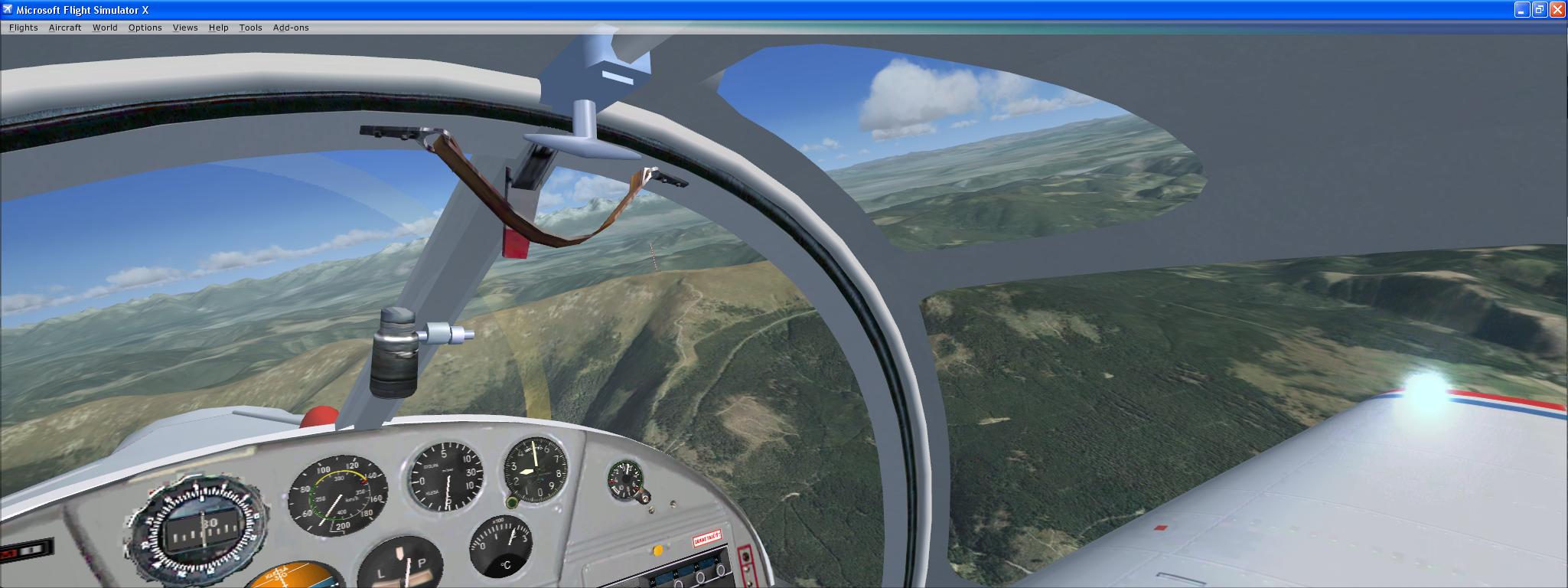
Task: Open the Views menu
Action: pos(185,28)
